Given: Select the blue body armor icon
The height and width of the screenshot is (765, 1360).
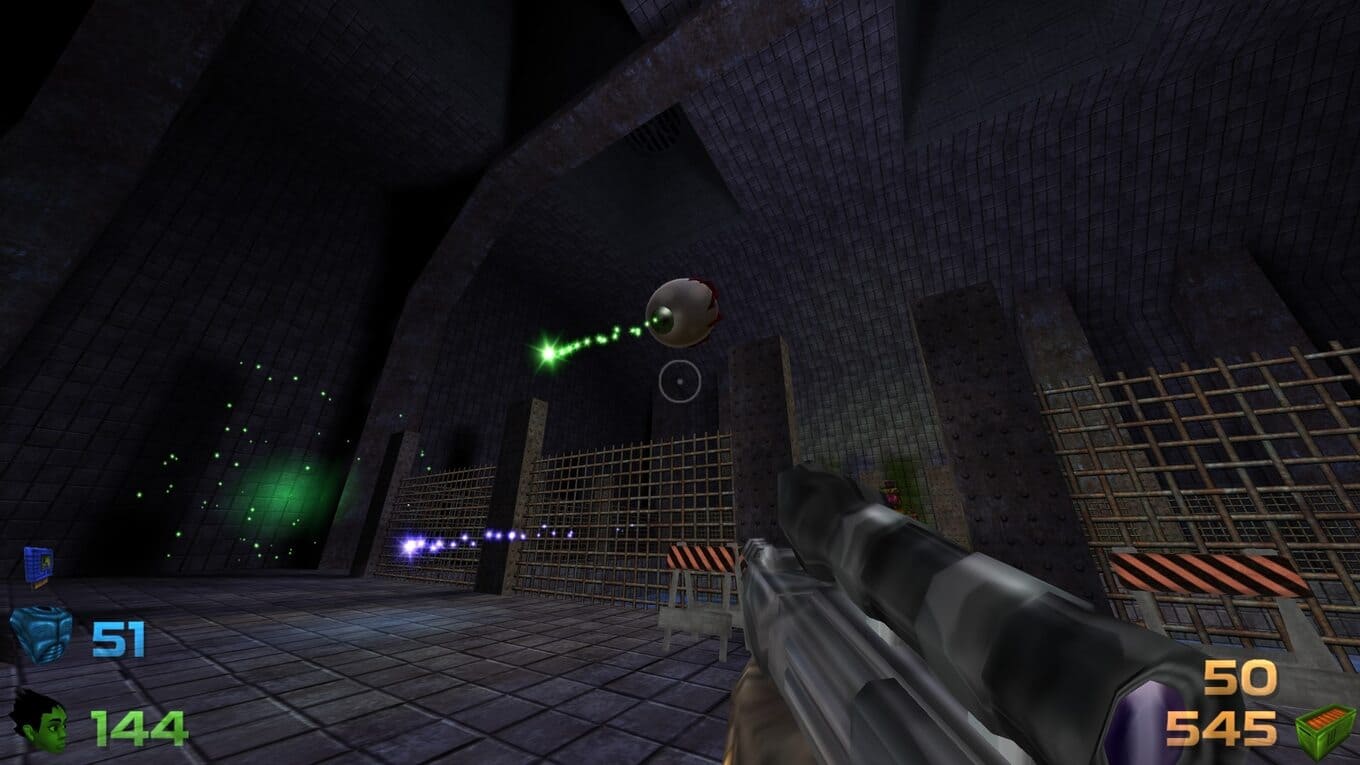Looking at the screenshot, I should coord(41,635).
